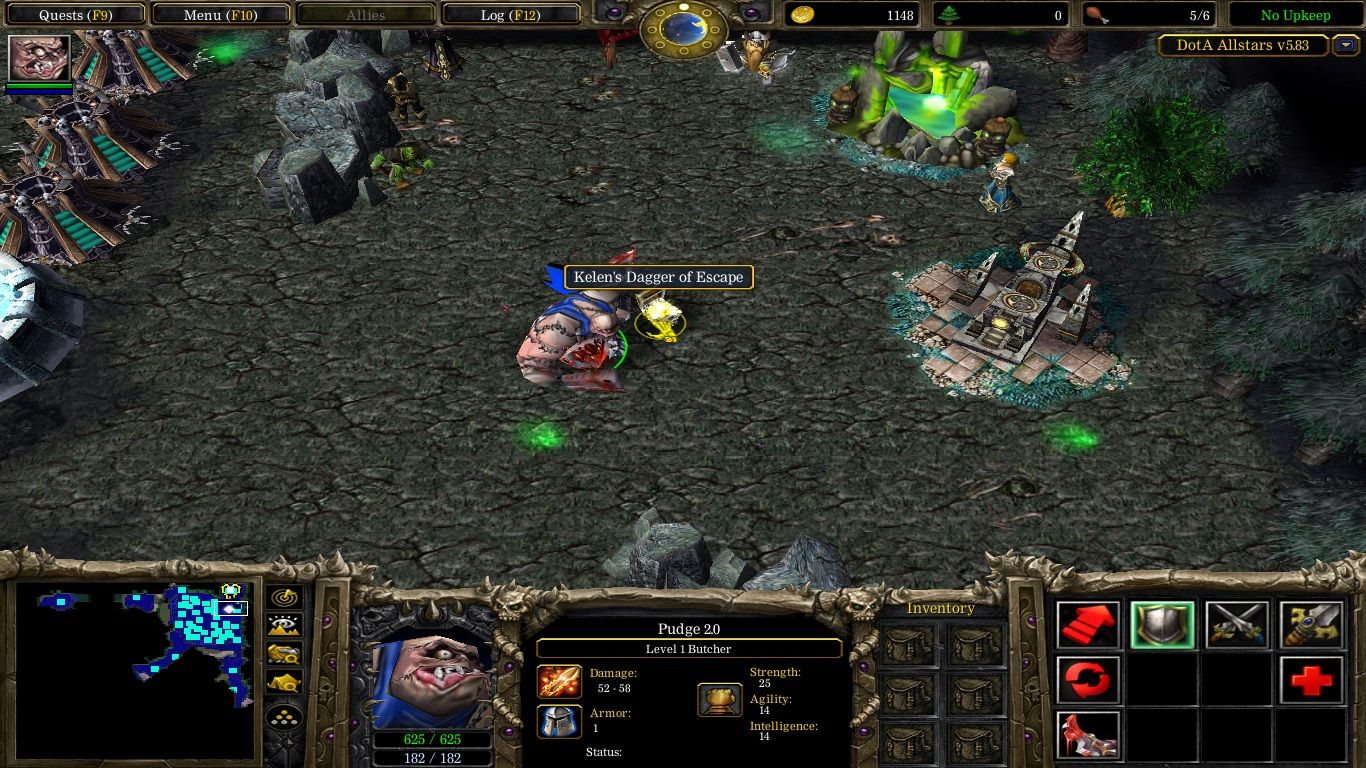The width and height of the screenshot is (1366, 768).
Task: Click Pudge's green health bar
Action: 434,740
